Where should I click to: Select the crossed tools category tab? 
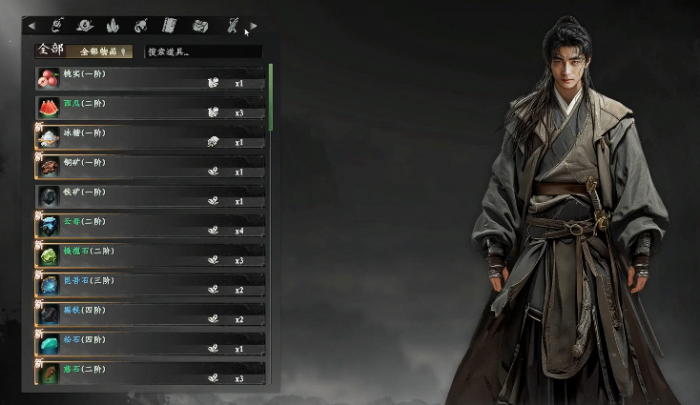pyautogui.click(x=232, y=25)
